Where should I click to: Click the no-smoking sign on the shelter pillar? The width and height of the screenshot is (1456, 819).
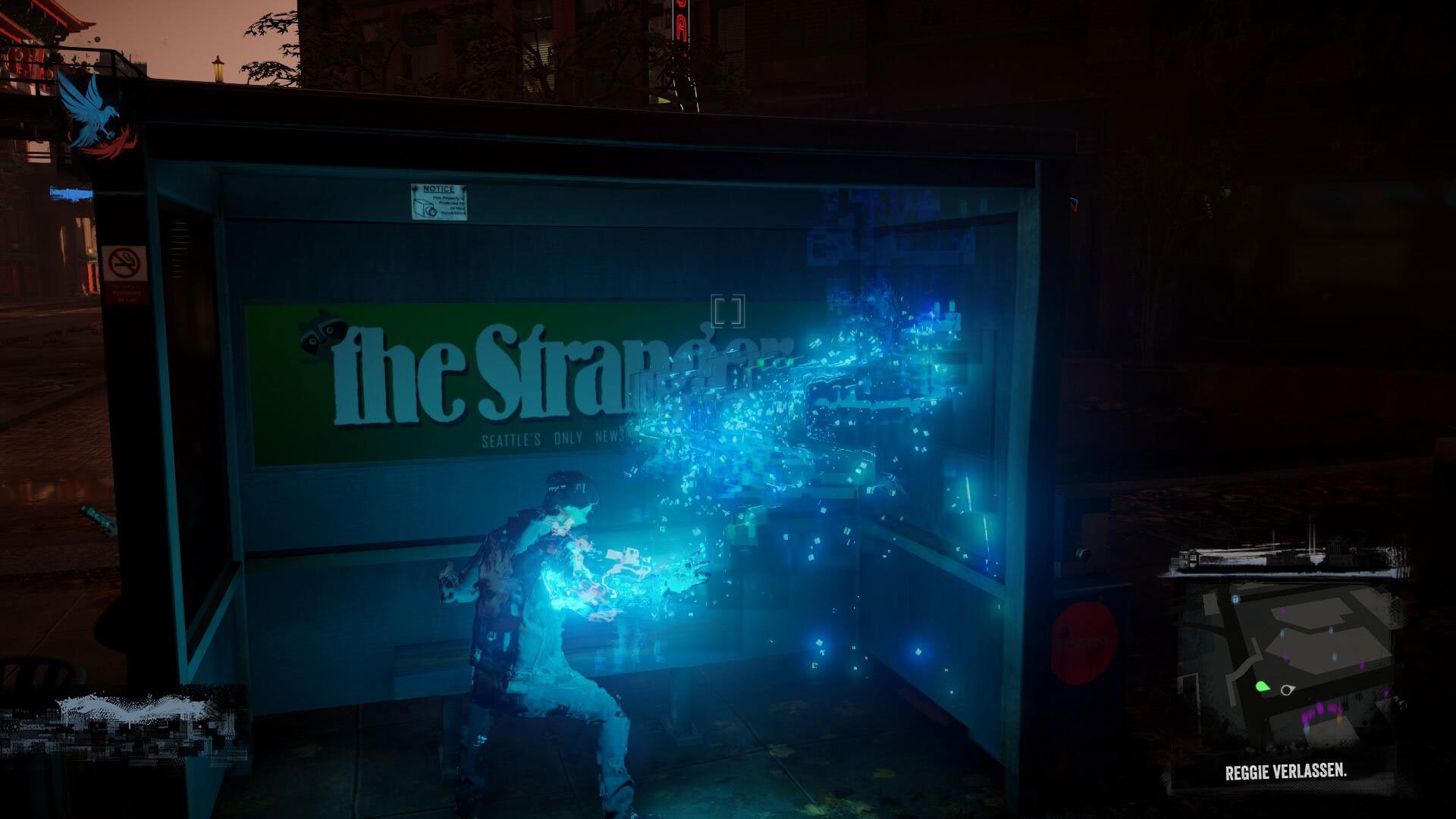126,262
